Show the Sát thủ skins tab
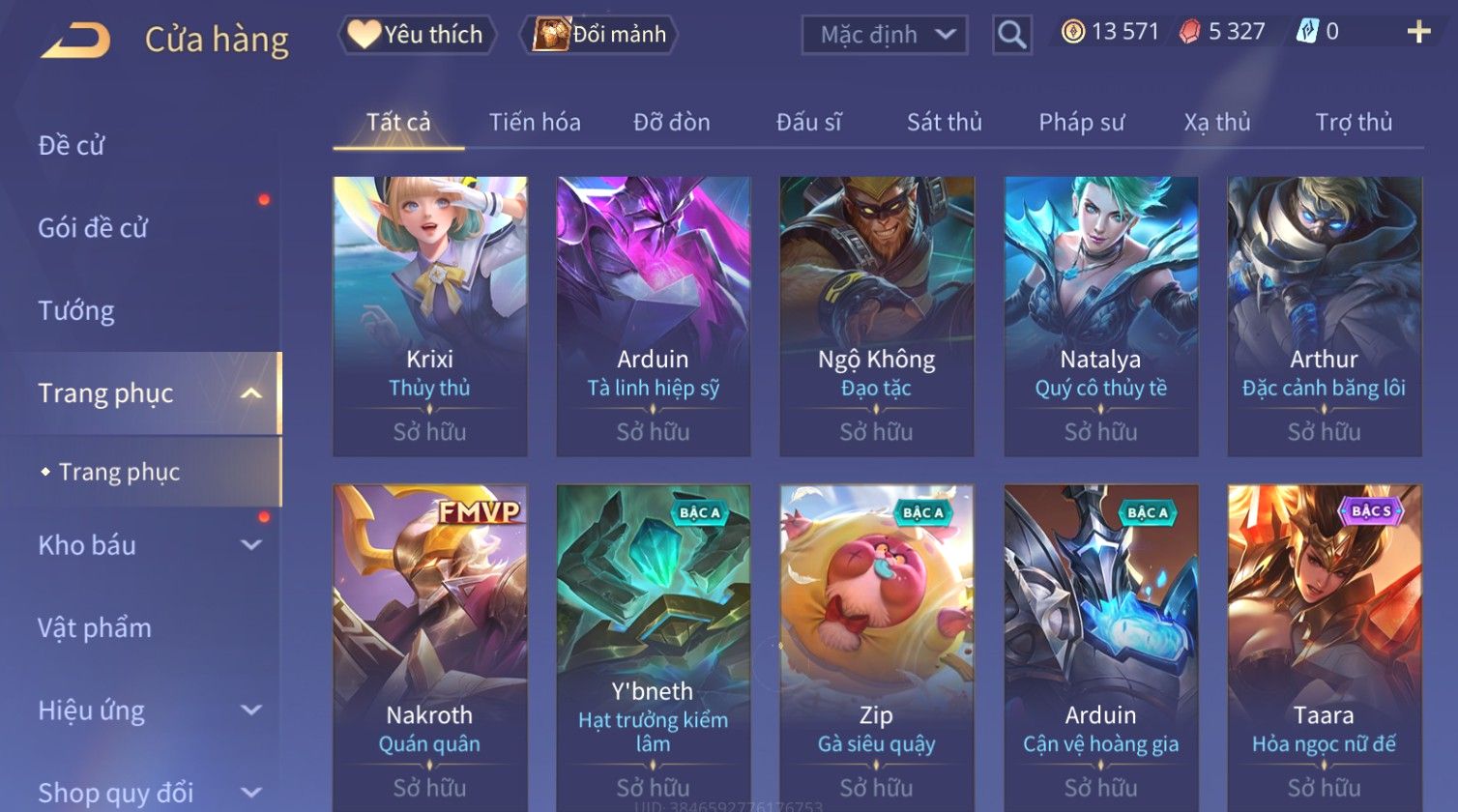 944,123
